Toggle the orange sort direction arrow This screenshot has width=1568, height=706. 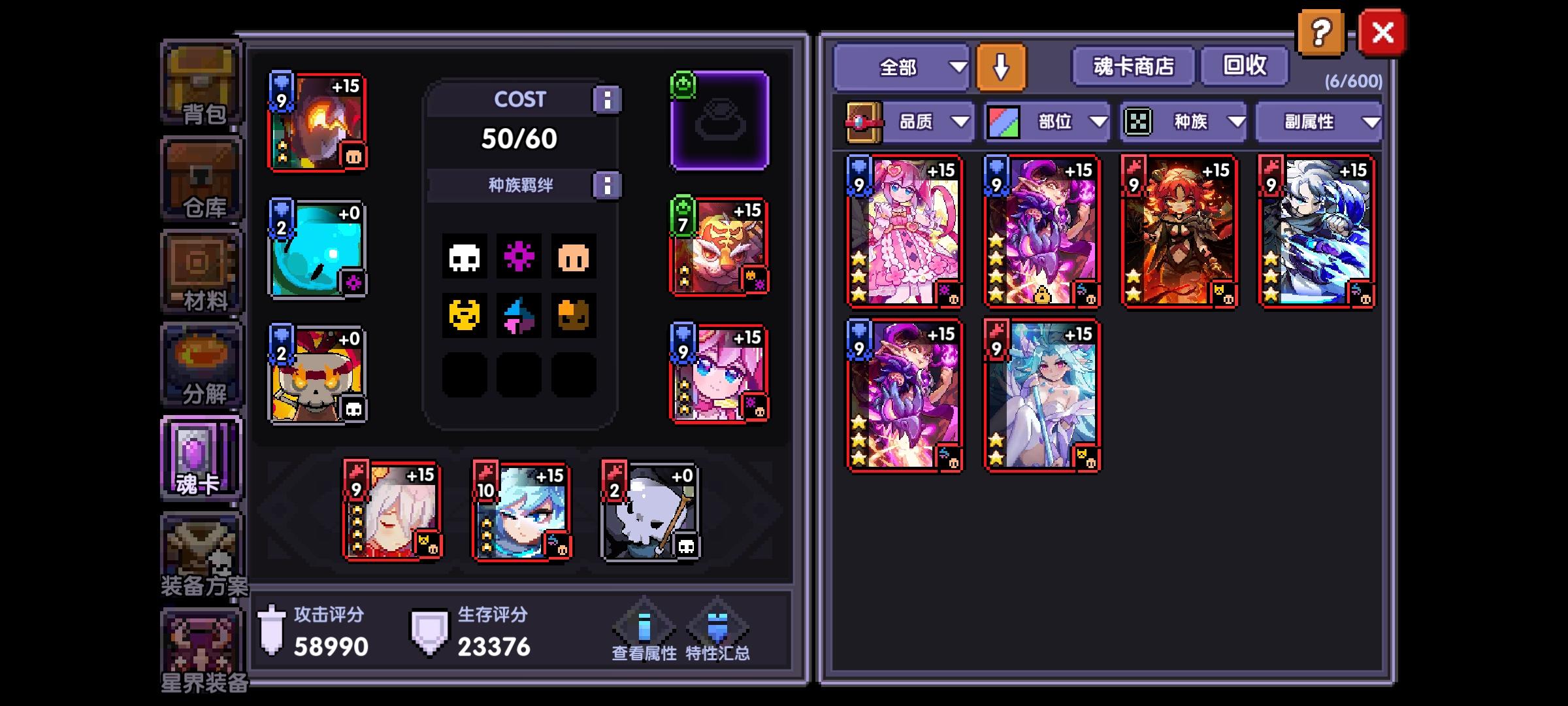click(1000, 66)
